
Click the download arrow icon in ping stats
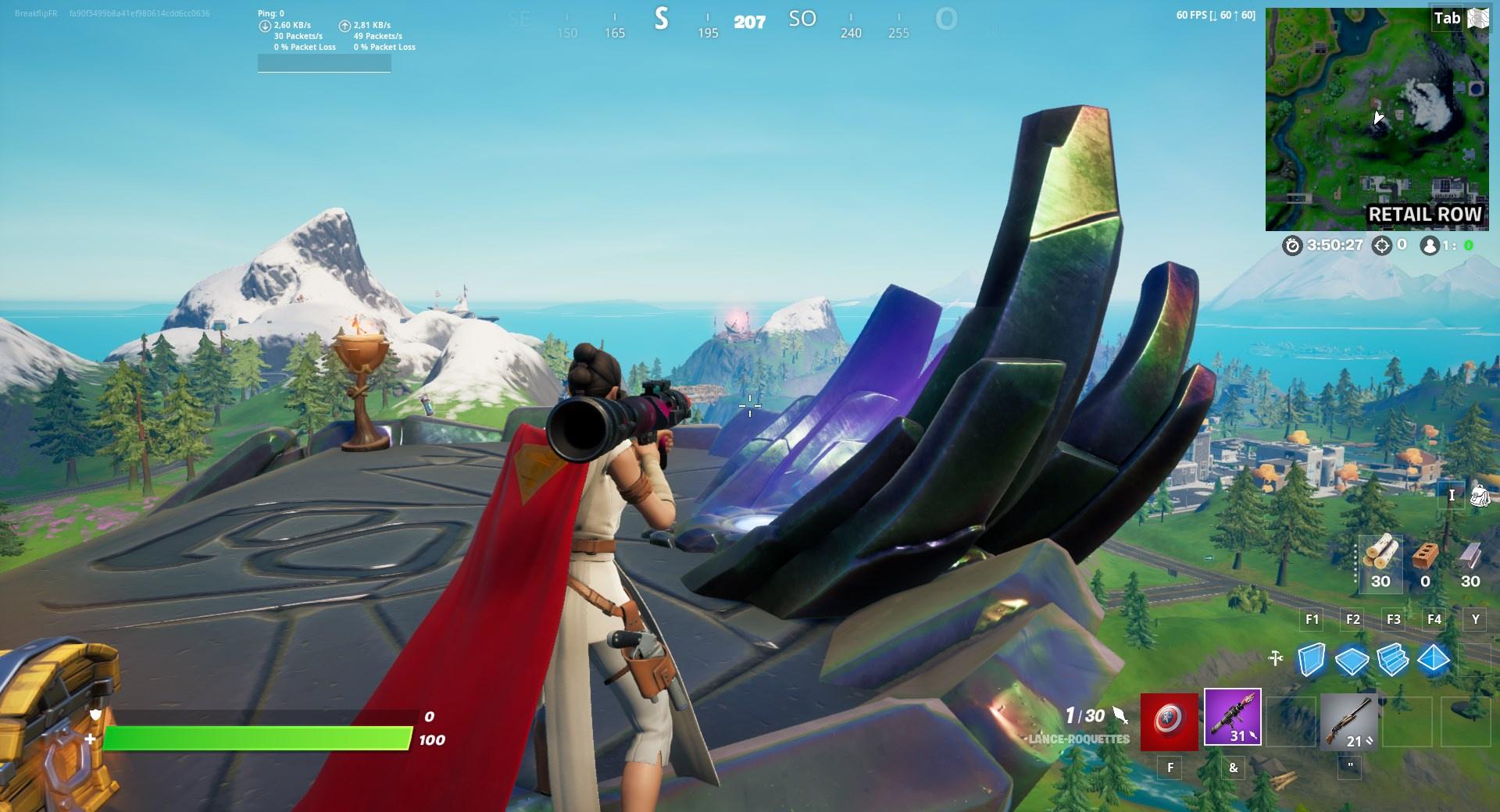coord(265,25)
